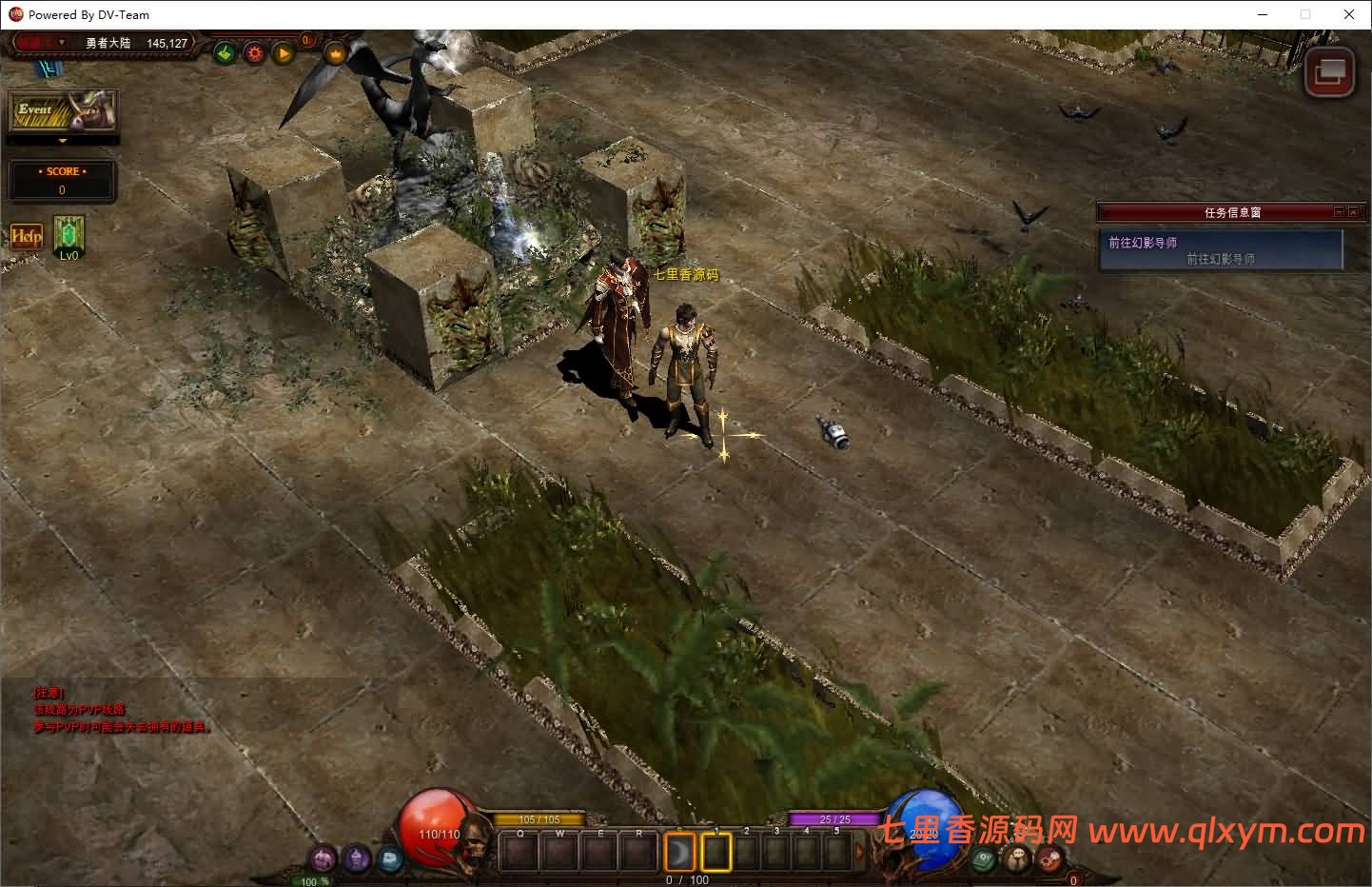The height and width of the screenshot is (887, 1372).
Task: Click the red overlapping-windows button
Action: [x=1329, y=71]
